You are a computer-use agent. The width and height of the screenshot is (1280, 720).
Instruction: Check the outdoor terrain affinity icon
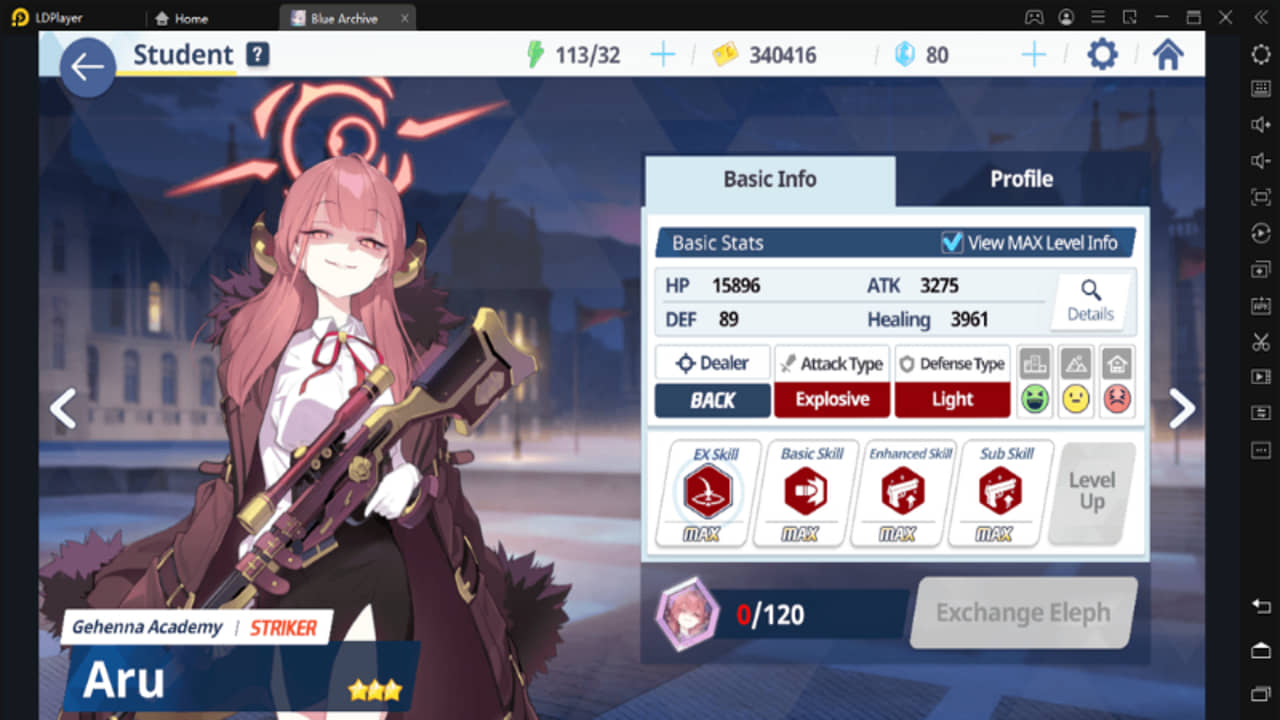tap(1076, 380)
